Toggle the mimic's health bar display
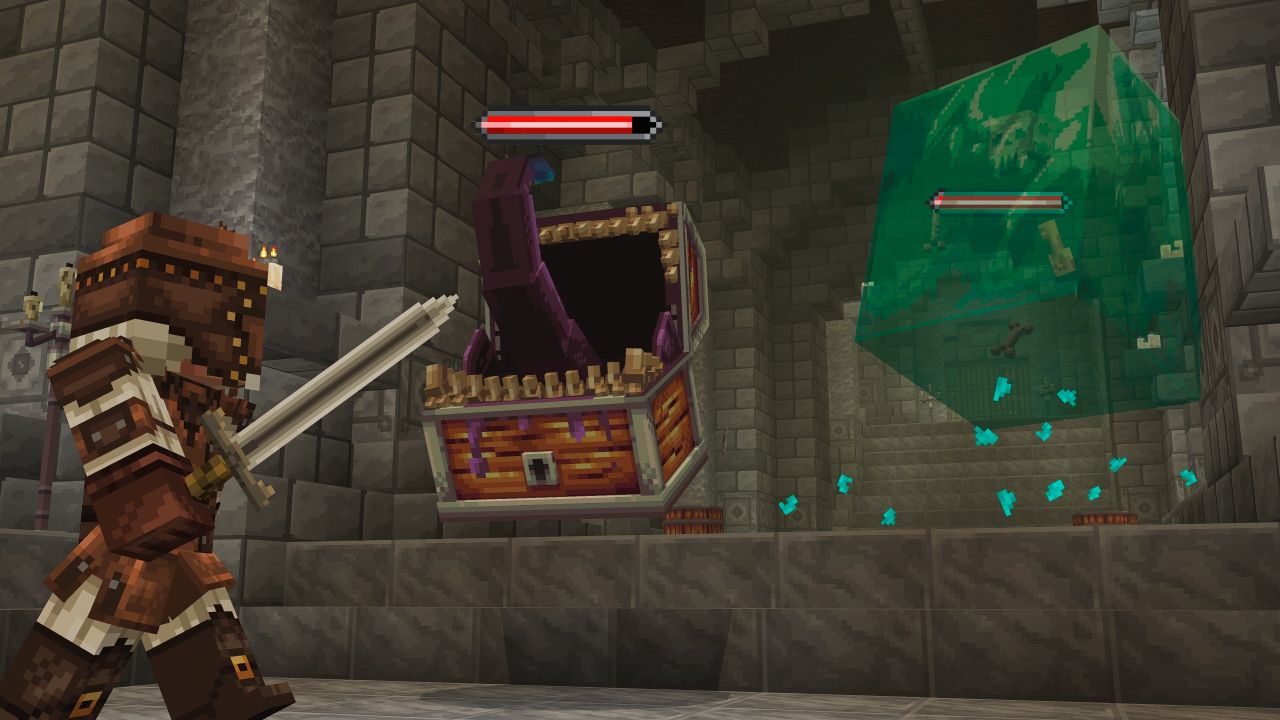The height and width of the screenshot is (720, 1280). point(565,124)
